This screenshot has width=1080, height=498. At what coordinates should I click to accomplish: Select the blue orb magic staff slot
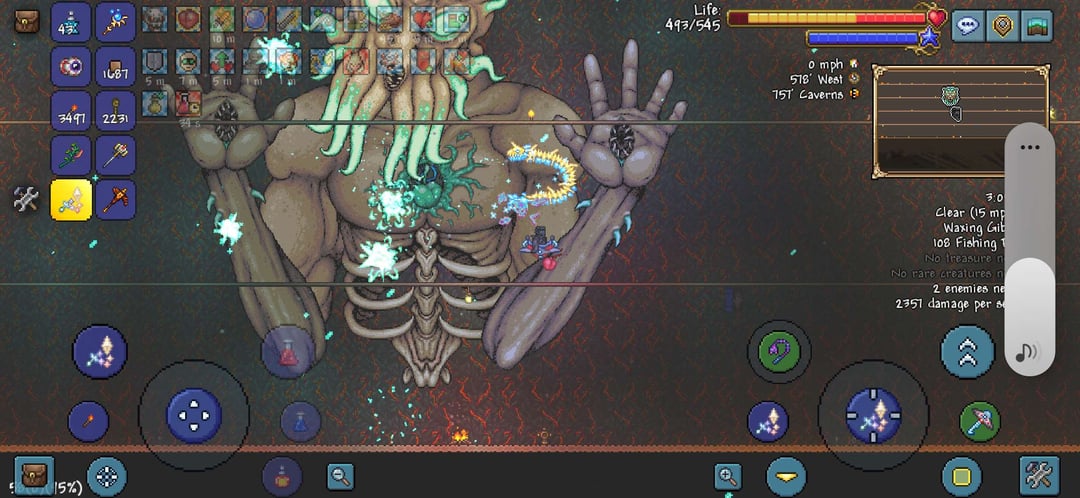116,22
